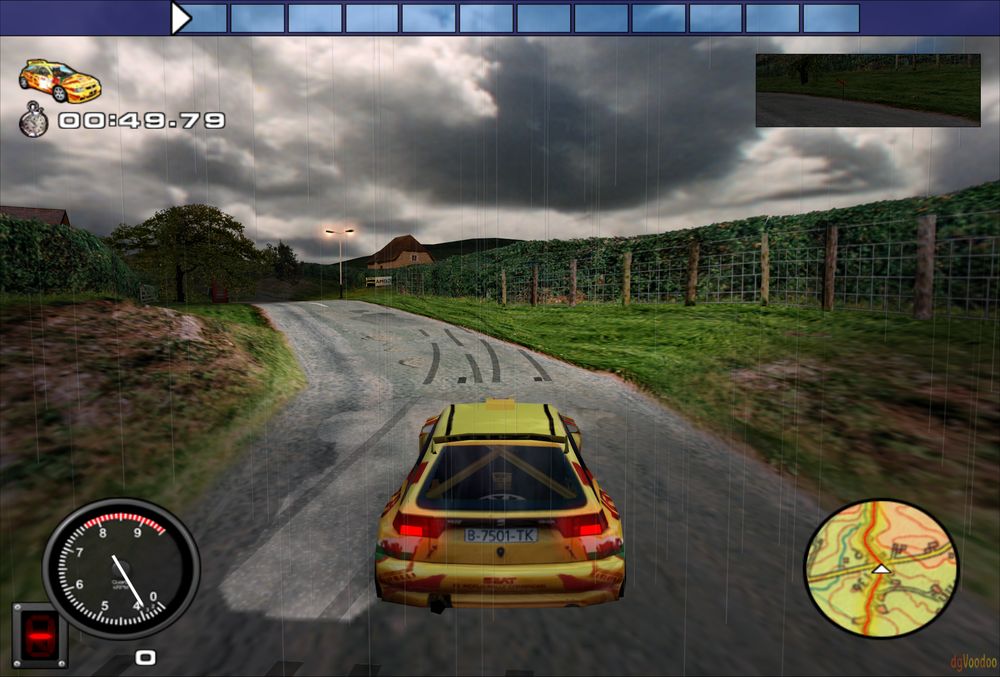Click the white arrow stage progress marker
Screen dimensions: 1000x677
(x=180, y=18)
